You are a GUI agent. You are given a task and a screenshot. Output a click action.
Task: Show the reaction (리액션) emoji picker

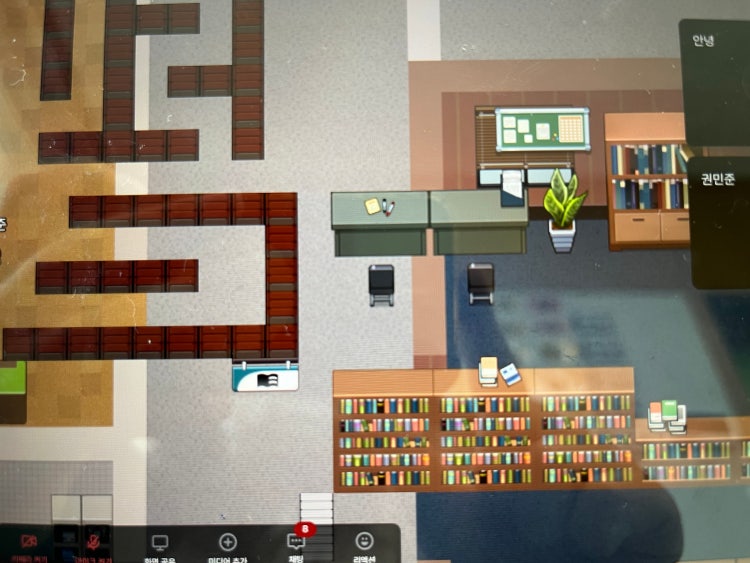tap(364, 543)
